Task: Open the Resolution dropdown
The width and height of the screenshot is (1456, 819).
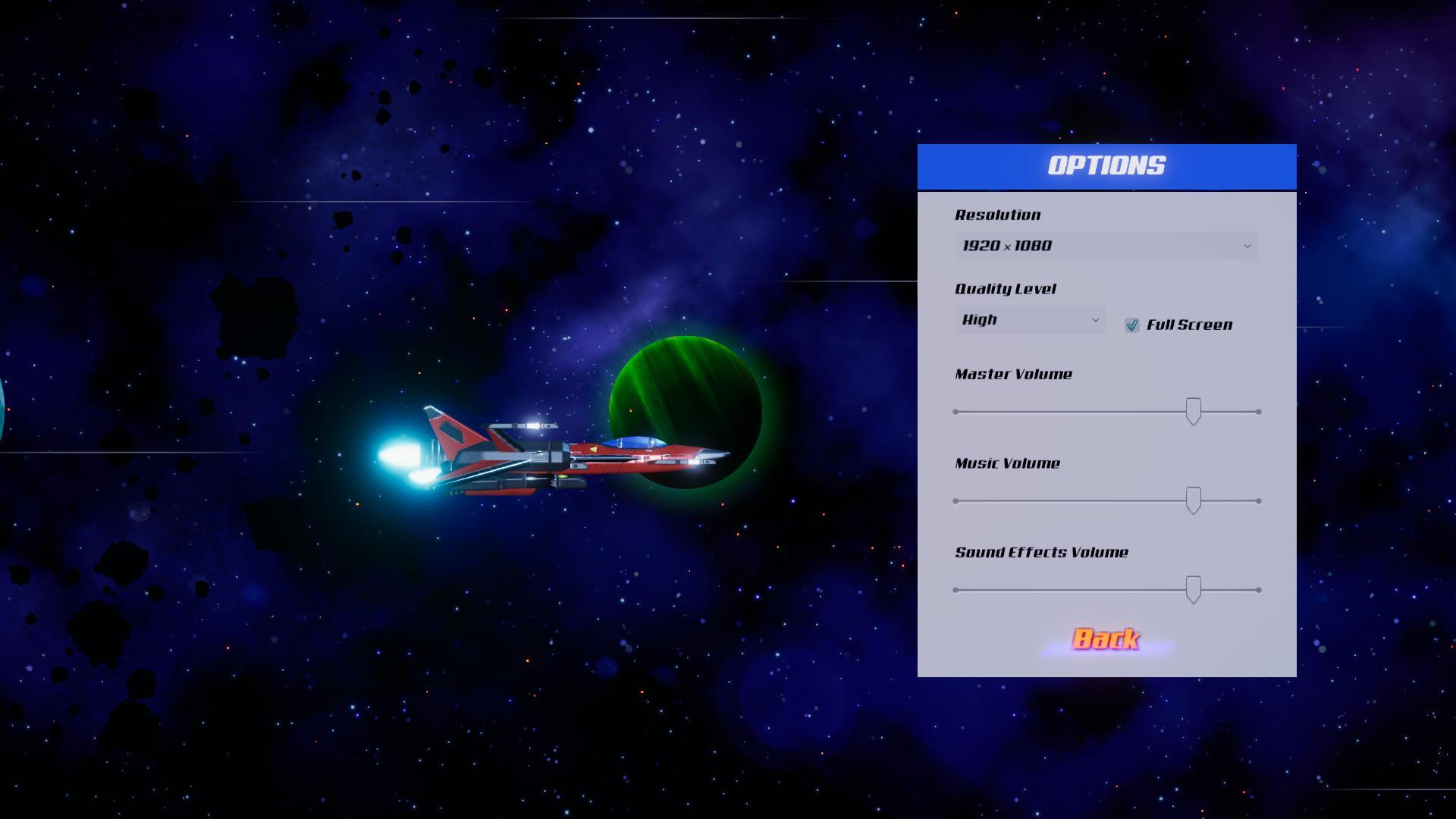Action: (1106, 246)
